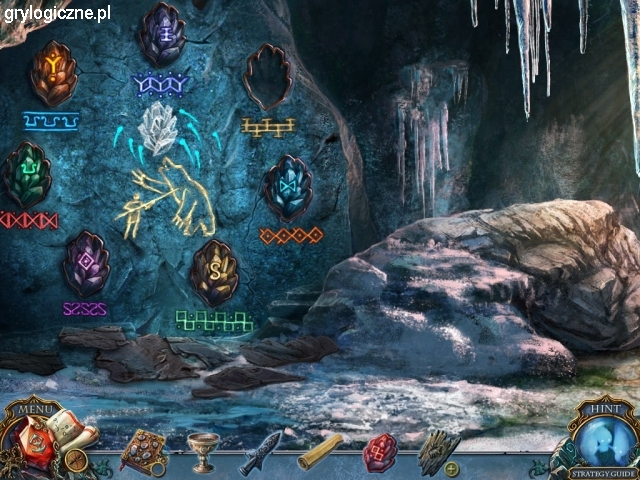Click the empty rune stone socket
The image size is (640, 480).
(267, 77)
